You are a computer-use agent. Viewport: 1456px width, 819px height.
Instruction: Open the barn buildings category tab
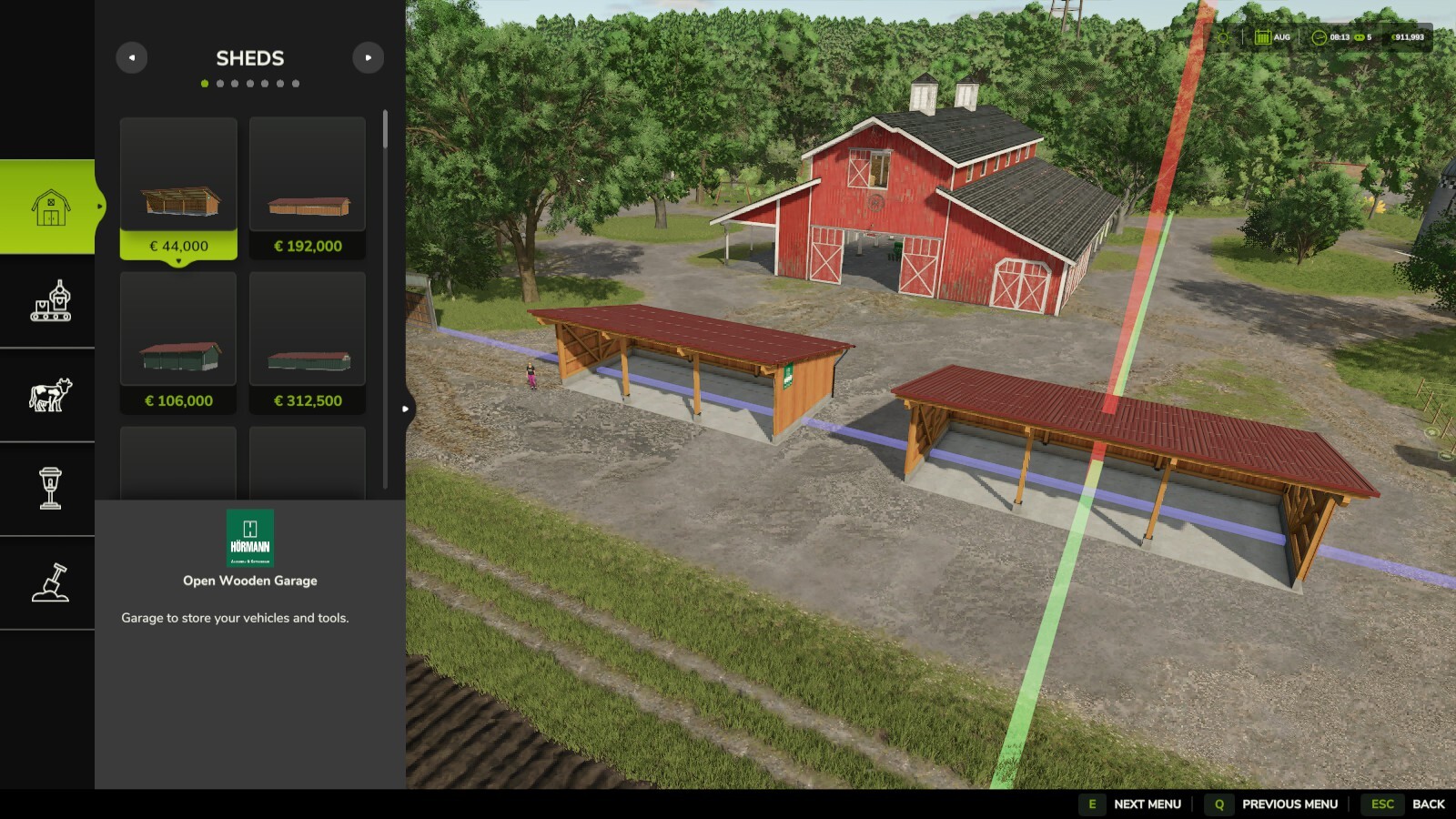(50, 207)
